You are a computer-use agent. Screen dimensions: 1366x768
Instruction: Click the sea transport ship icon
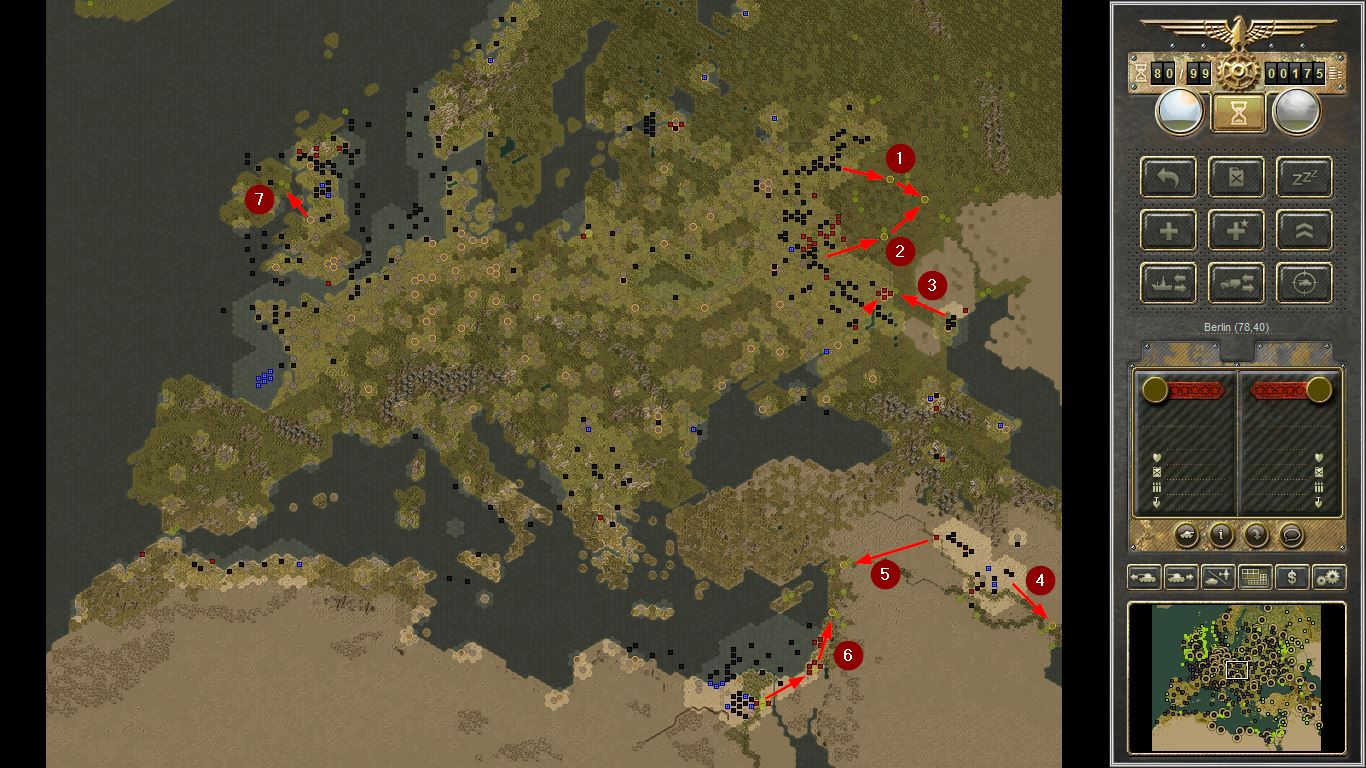(1167, 283)
